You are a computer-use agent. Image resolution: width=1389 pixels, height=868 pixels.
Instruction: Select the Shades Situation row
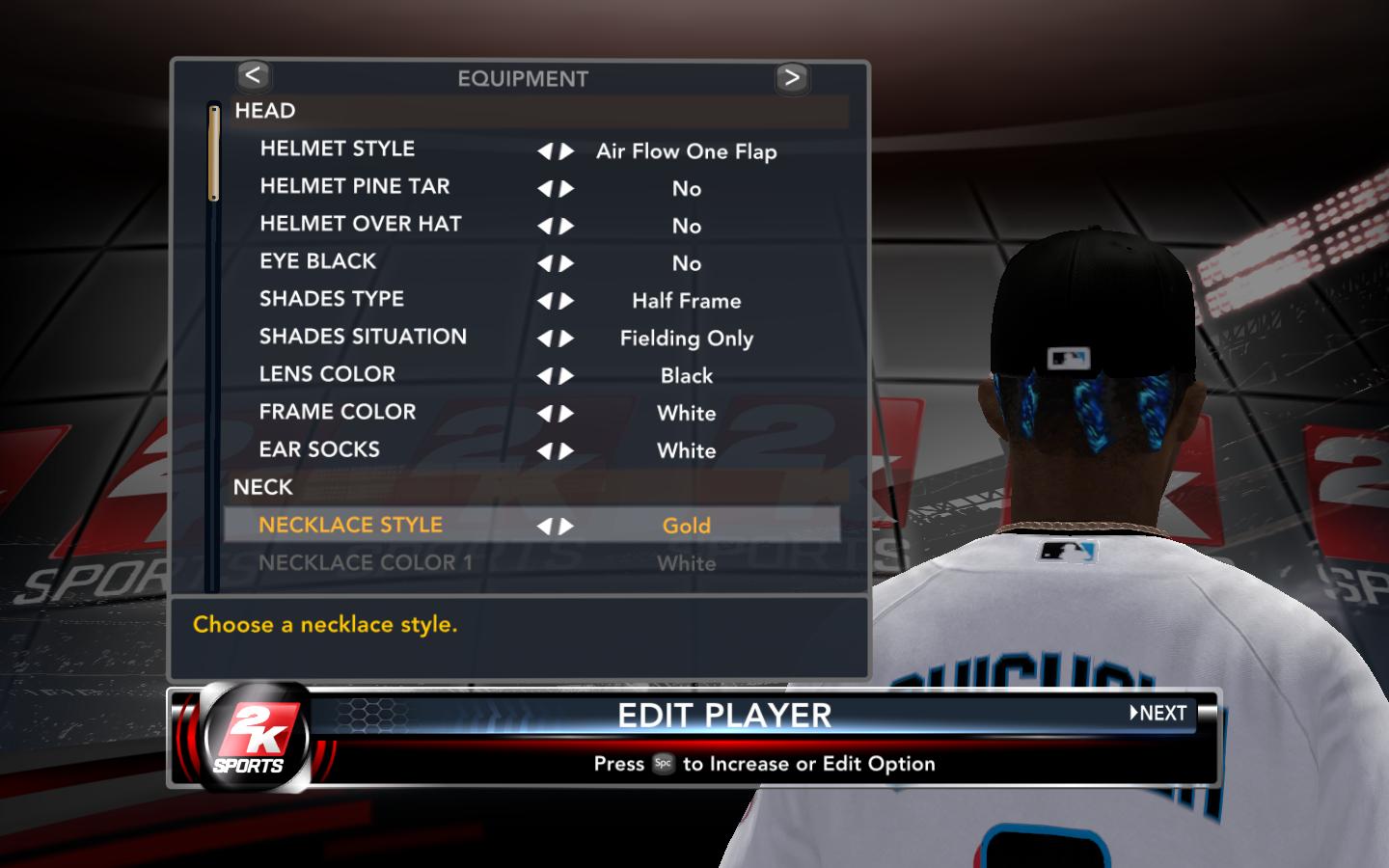363,338
